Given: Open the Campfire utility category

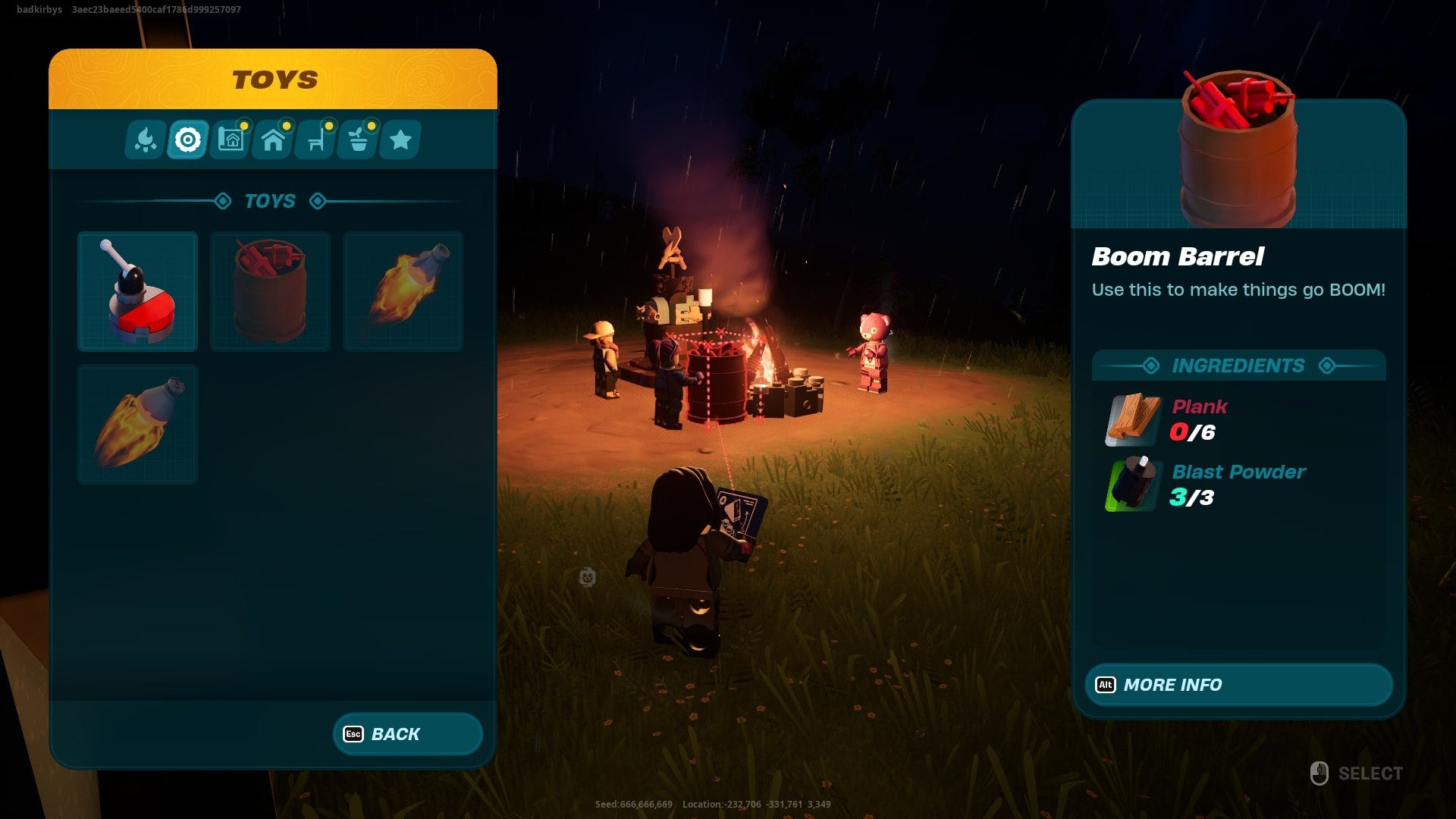Looking at the screenshot, I should pos(144,140).
